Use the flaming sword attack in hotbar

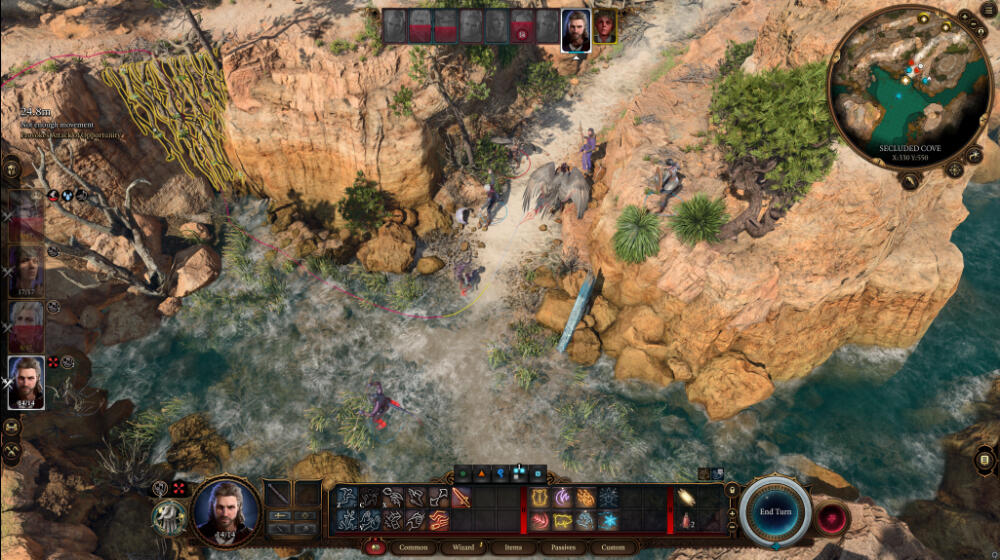(x=461, y=498)
